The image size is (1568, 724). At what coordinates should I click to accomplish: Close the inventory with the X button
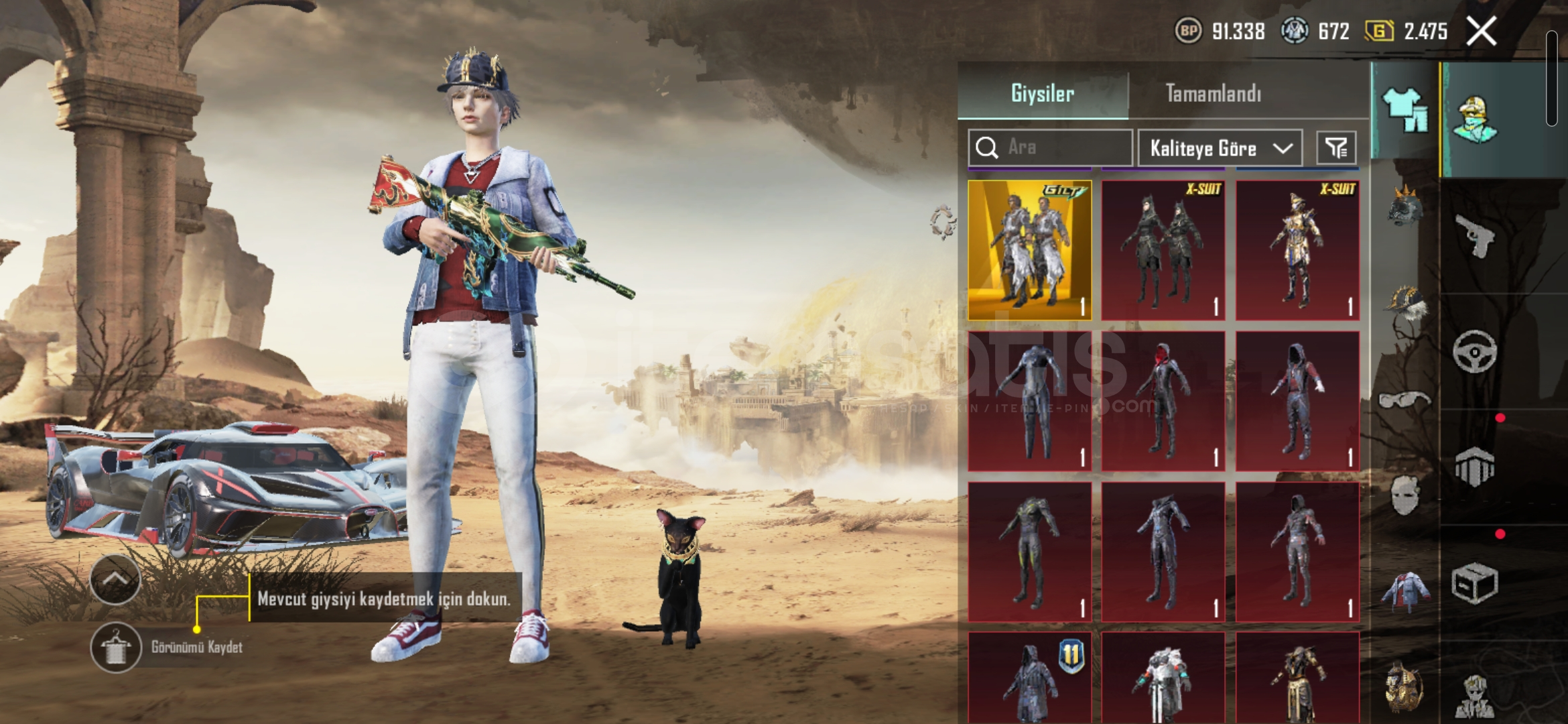[1481, 32]
